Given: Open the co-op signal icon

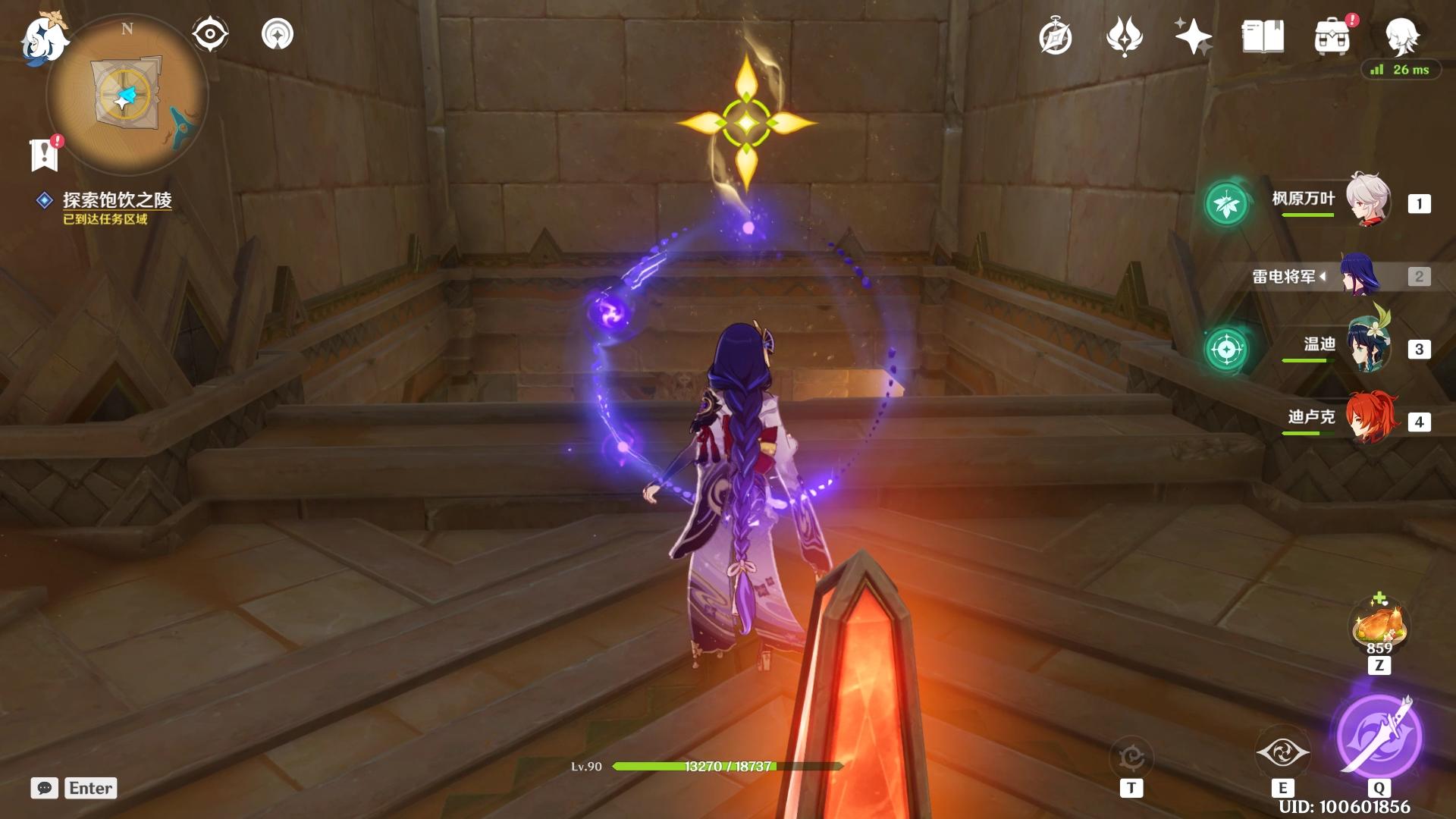Looking at the screenshot, I should point(278,34).
